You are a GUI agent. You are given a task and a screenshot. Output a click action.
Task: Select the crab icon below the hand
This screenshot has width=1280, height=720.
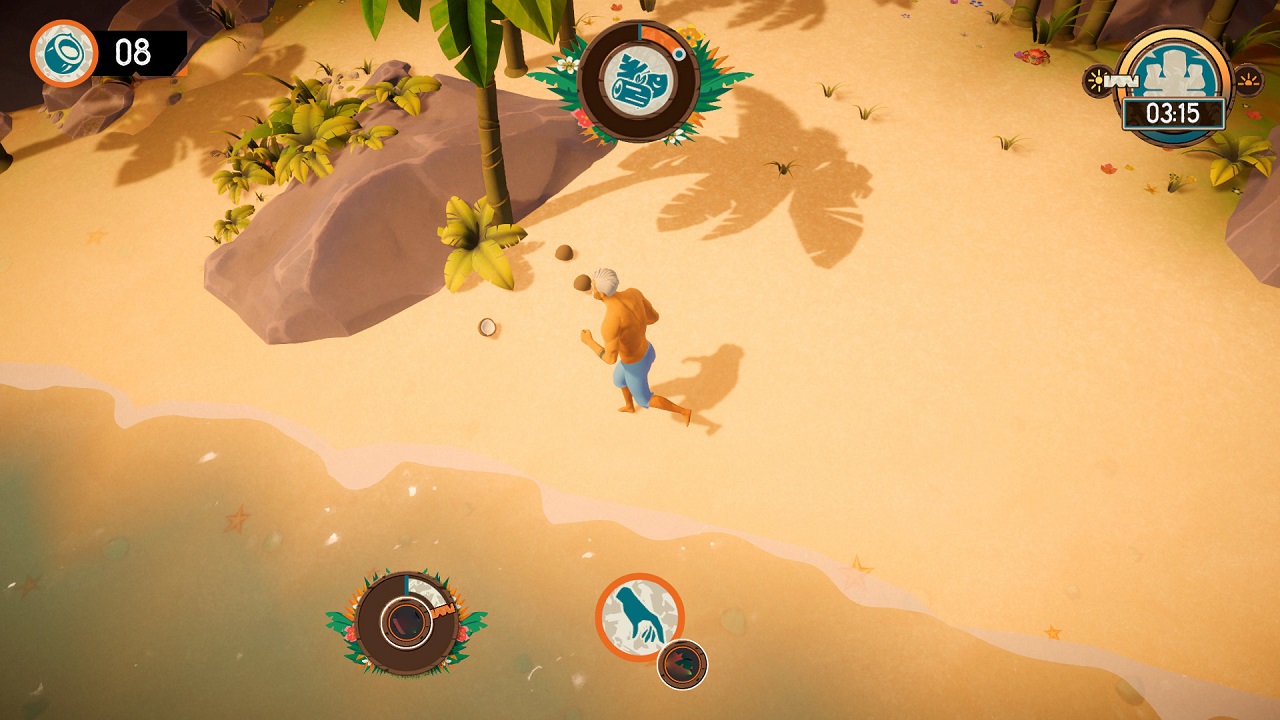pyautogui.click(x=679, y=660)
